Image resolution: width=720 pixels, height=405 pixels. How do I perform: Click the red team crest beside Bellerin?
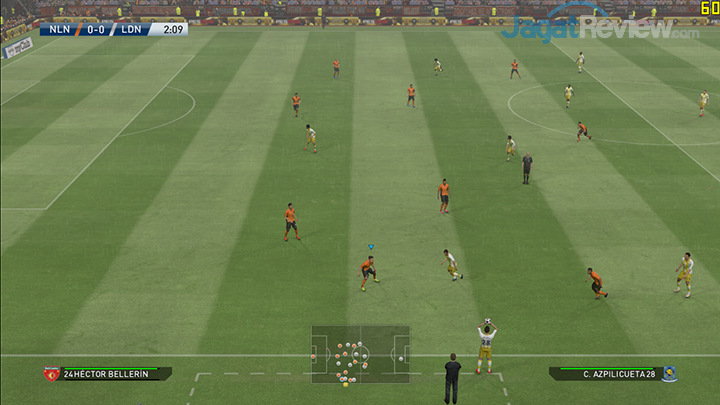click(51, 374)
